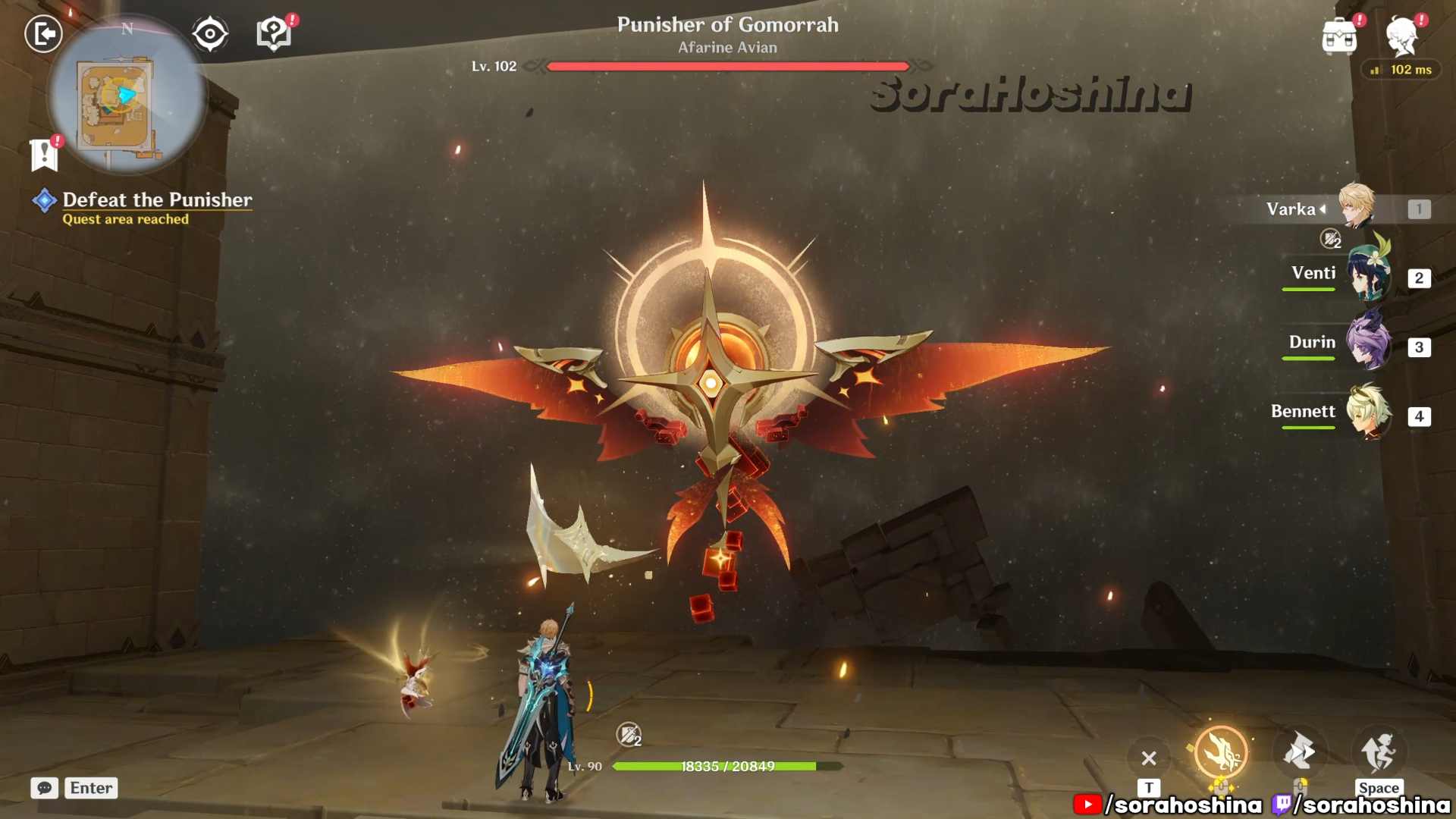Image resolution: width=1456 pixels, height=819 pixels.
Task: Click the sprint dash icon
Action: [x=1299, y=752]
